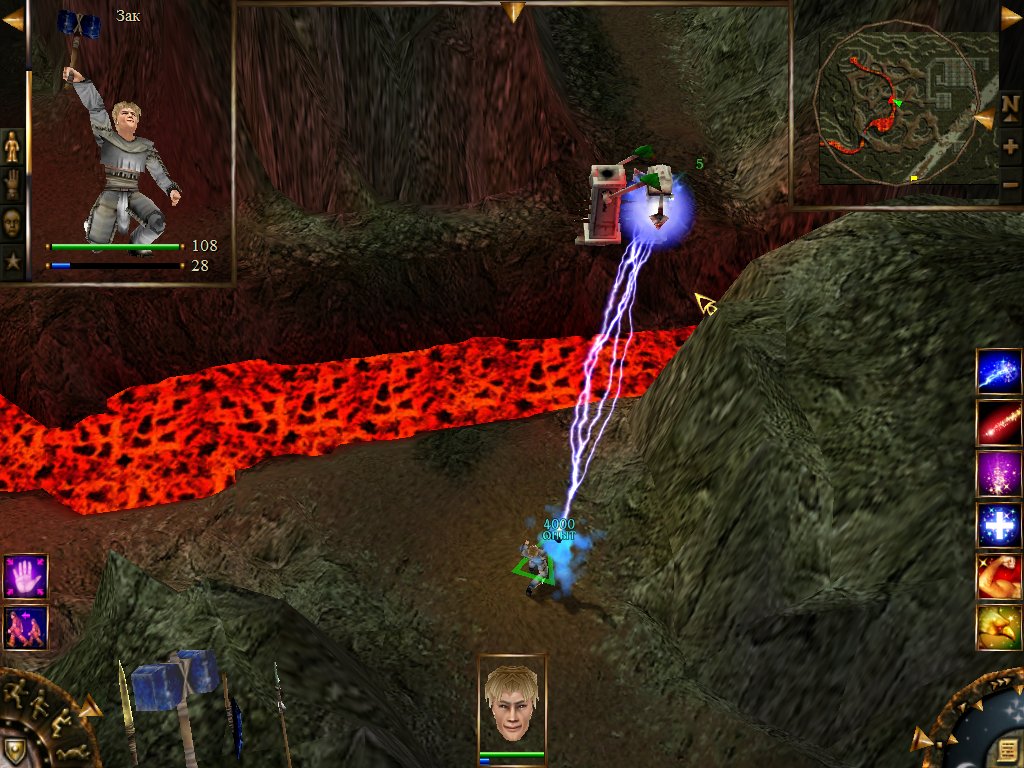Image resolution: width=1024 pixels, height=768 pixels.
Task: Activate the flexed arm strength spell
Action: click(x=998, y=576)
